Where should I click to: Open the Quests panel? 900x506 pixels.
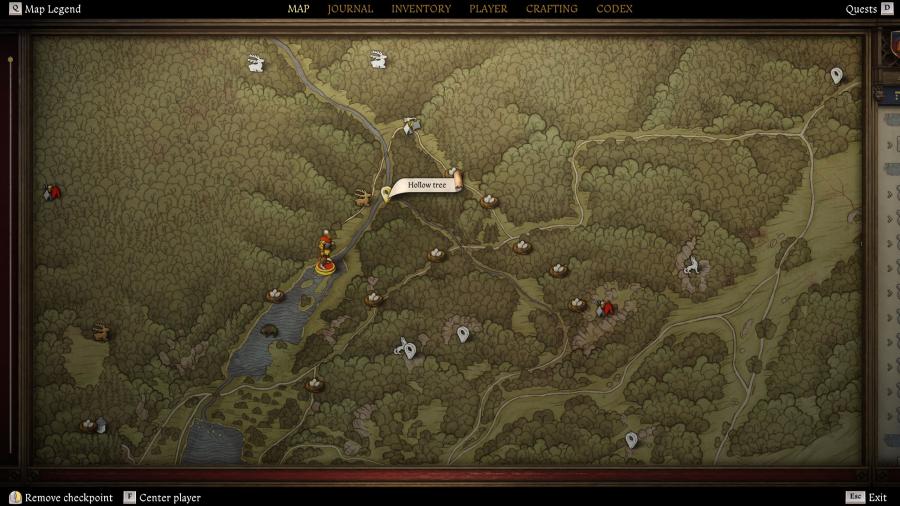click(861, 9)
